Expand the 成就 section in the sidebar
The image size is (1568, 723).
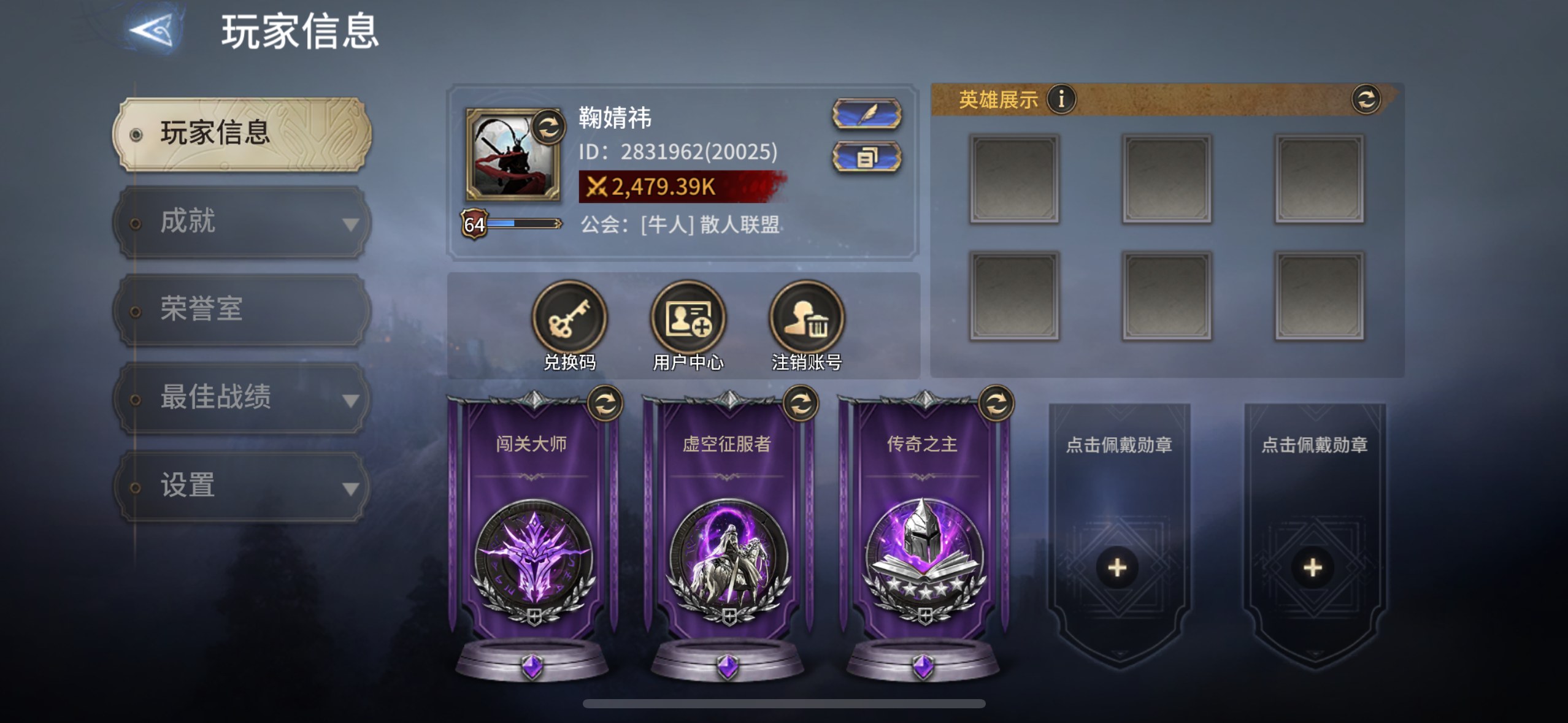352,224
